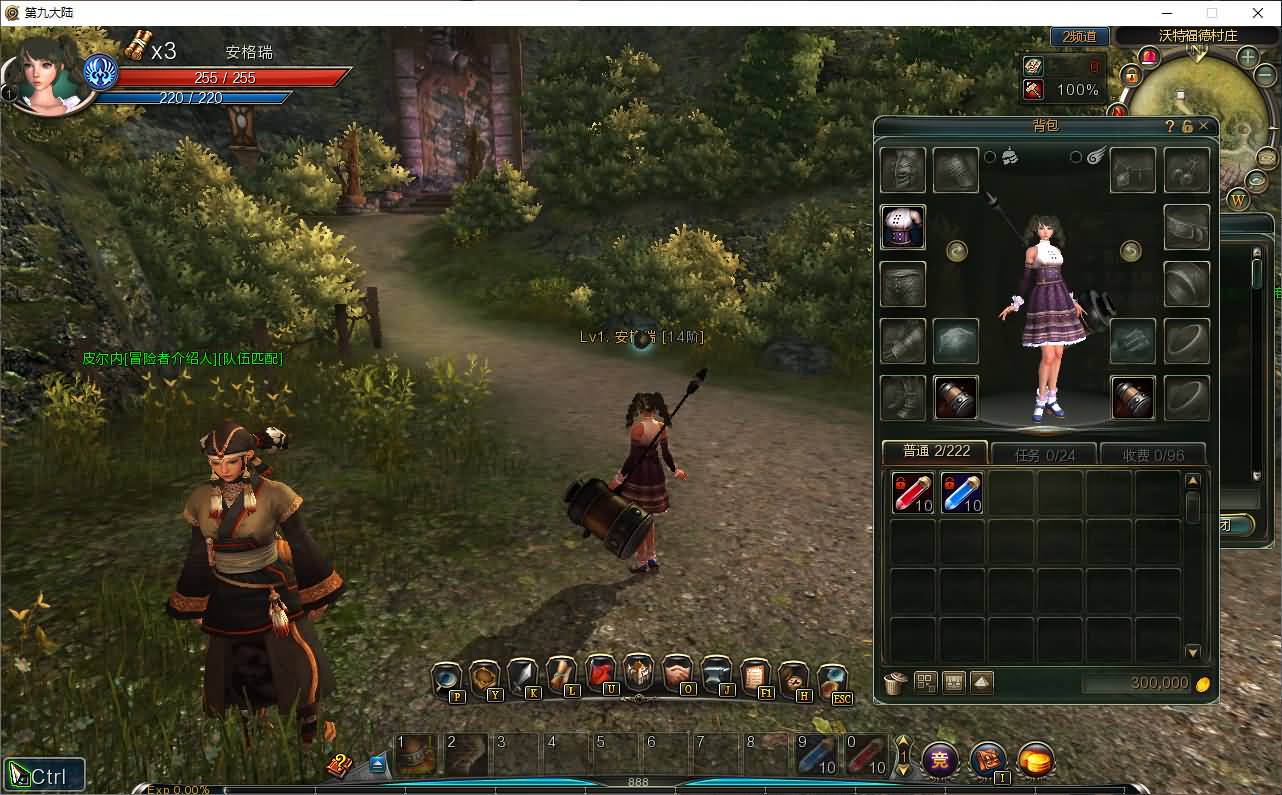
Task: Select the equipped white and purple top
Action: click(903, 227)
